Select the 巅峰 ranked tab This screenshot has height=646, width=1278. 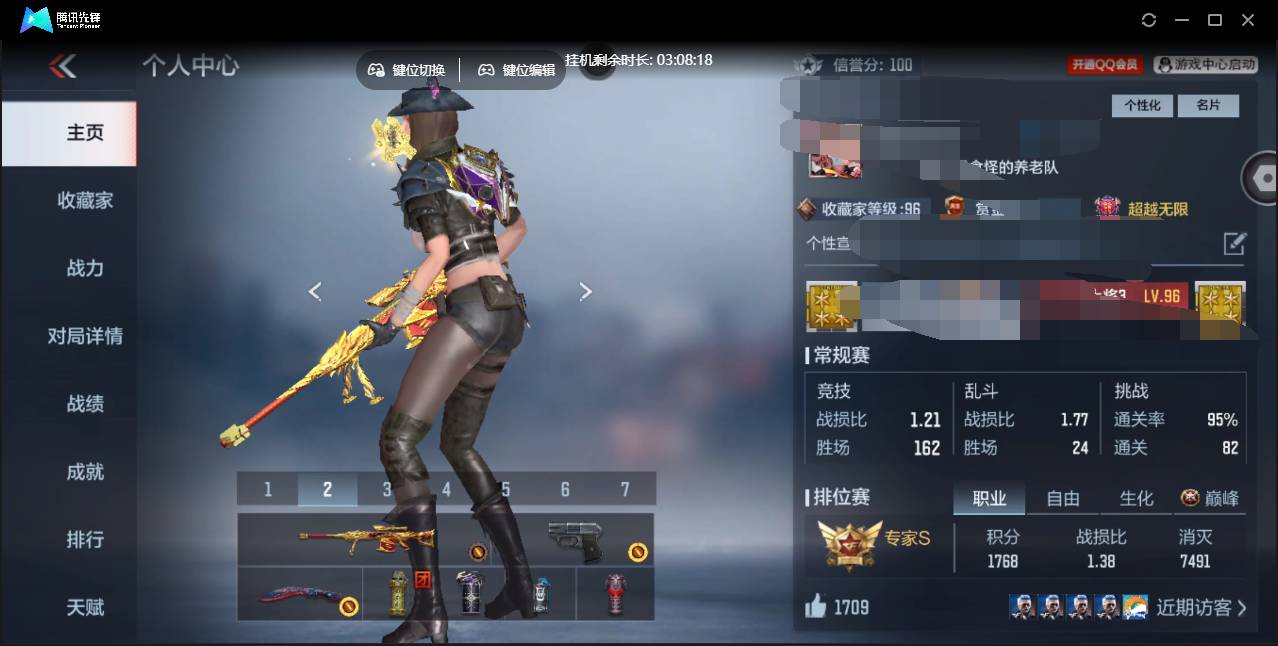point(1210,498)
